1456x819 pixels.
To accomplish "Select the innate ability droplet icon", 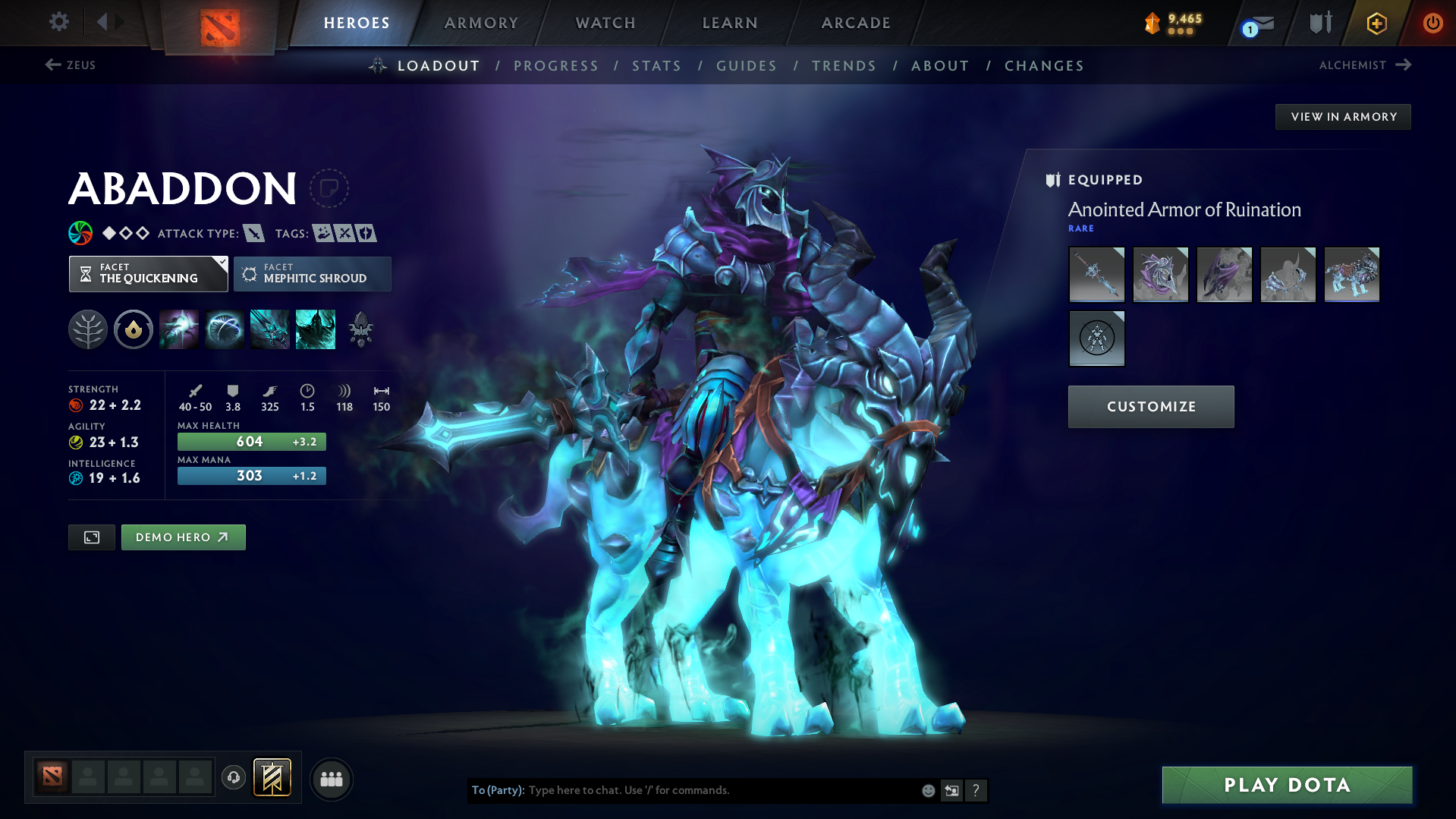I will (134, 329).
